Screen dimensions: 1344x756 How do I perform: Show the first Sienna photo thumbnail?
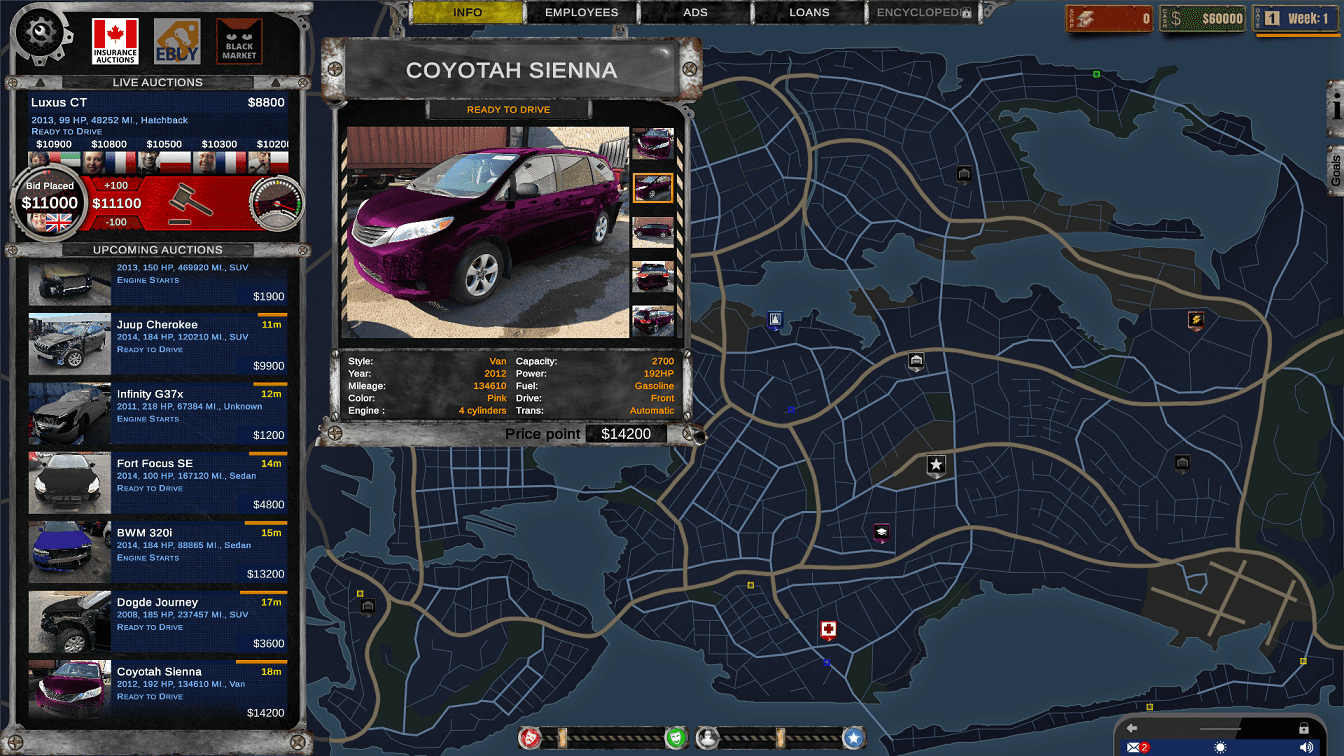(x=653, y=144)
